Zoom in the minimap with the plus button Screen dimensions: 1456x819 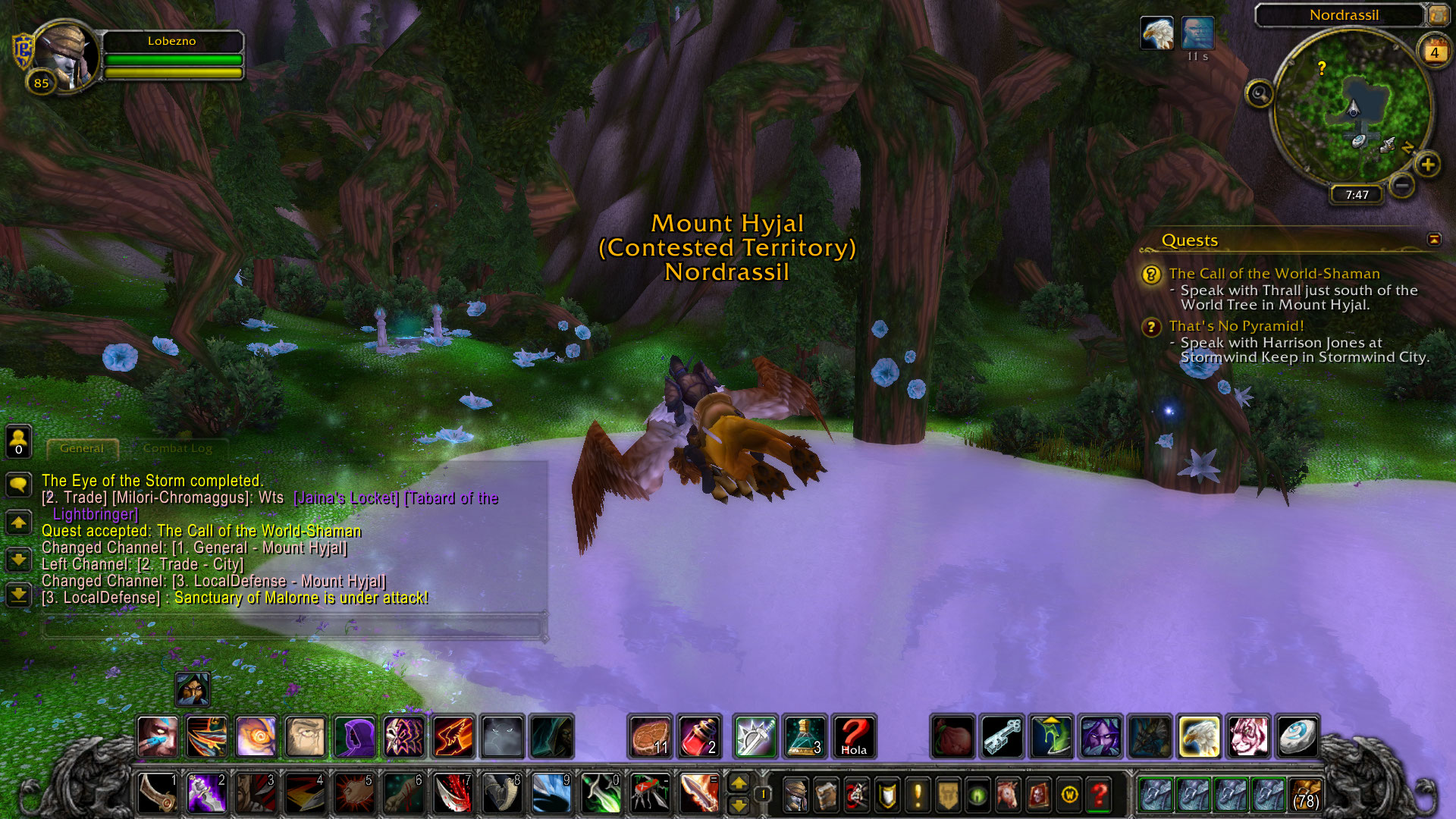coord(1428,165)
